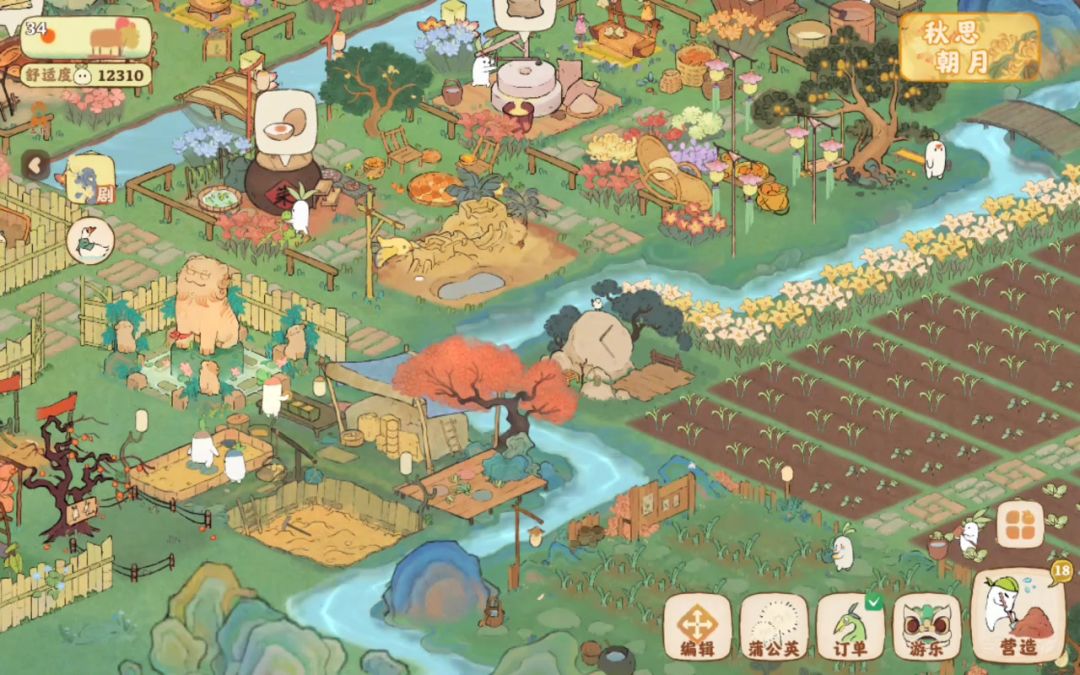Collapse the side panel with the left arrow
Viewport: 1080px width, 675px height.
pos(37,165)
